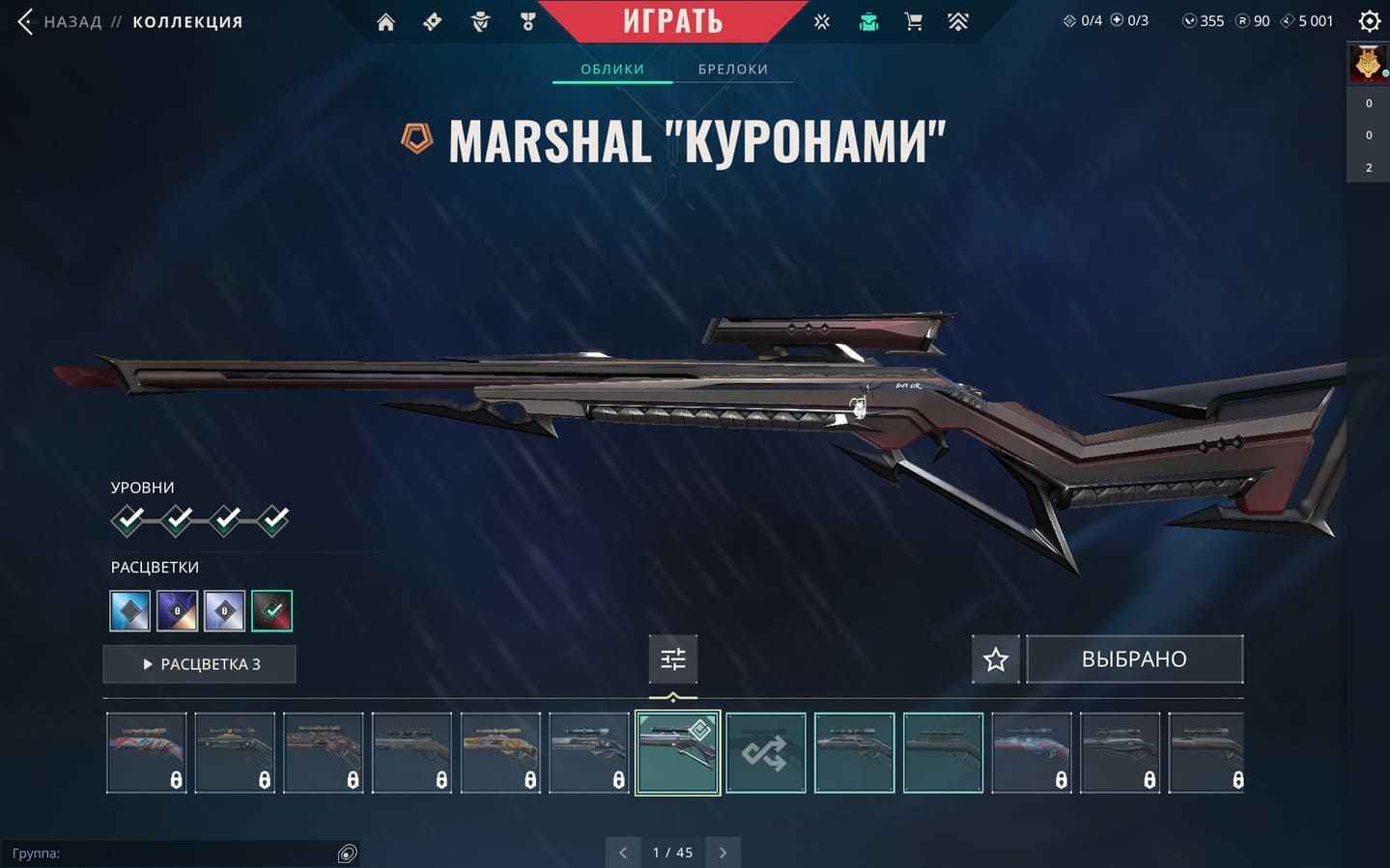The width and height of the screenshot is (1390, 868).
Task: Open the store shopping cart
Action: click(913, 21)
